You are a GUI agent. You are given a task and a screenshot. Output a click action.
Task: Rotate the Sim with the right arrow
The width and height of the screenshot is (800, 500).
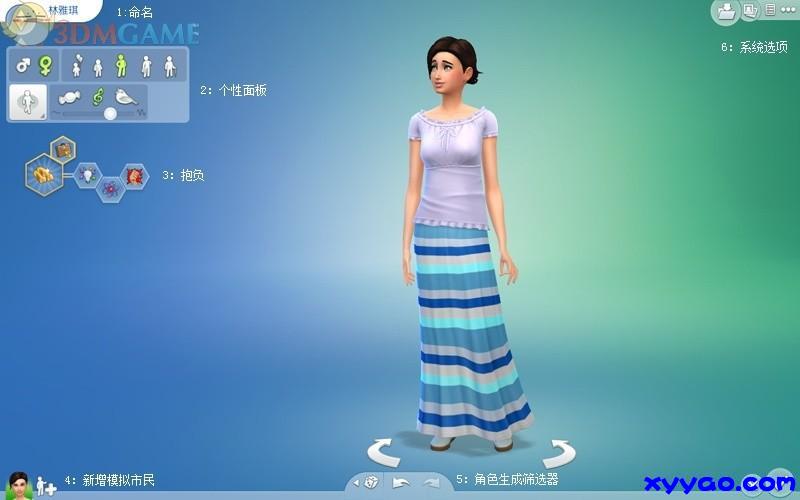(x=559, y=451)
